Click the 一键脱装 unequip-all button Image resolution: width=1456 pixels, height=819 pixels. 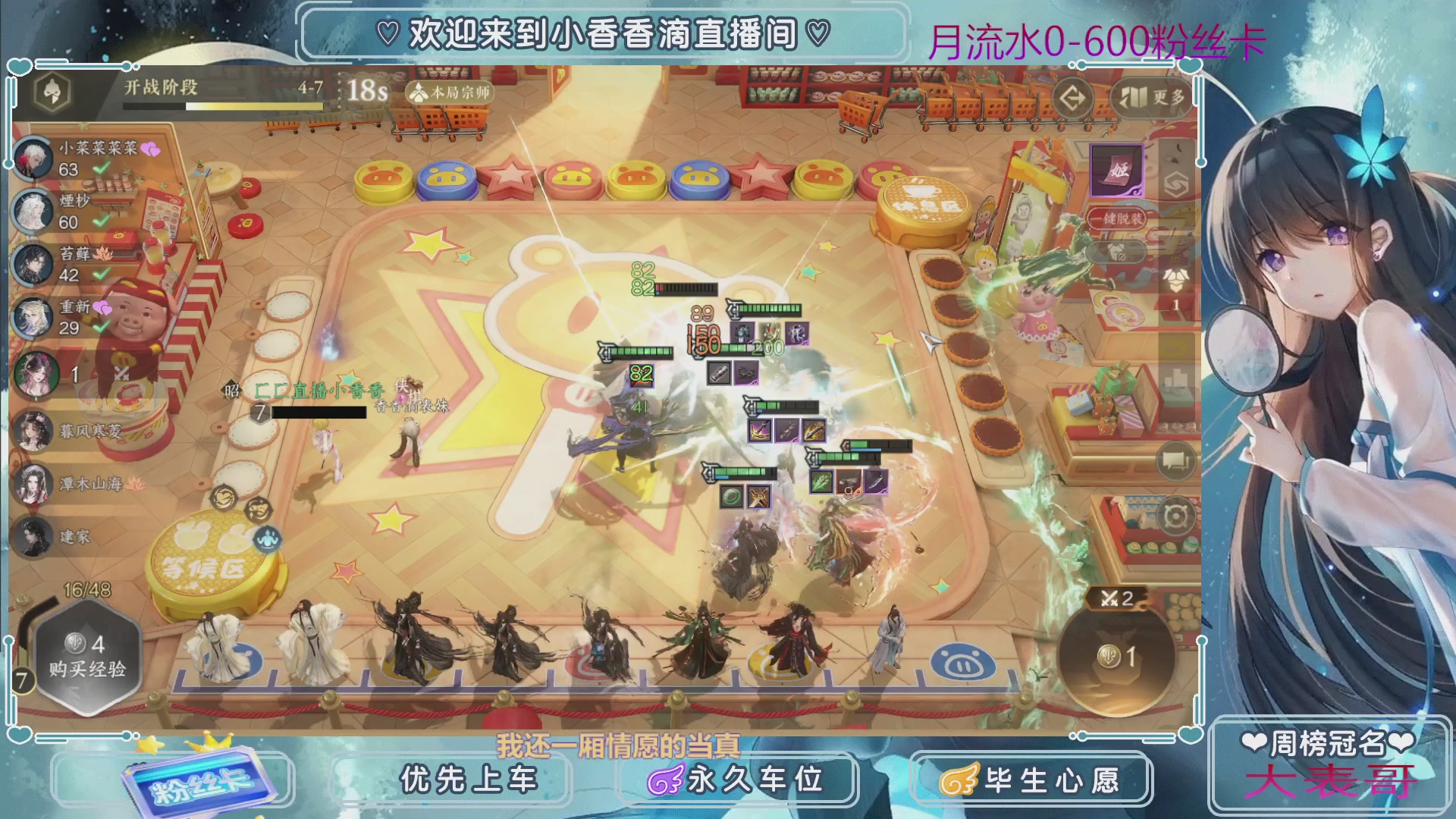tap(1117, 218)
